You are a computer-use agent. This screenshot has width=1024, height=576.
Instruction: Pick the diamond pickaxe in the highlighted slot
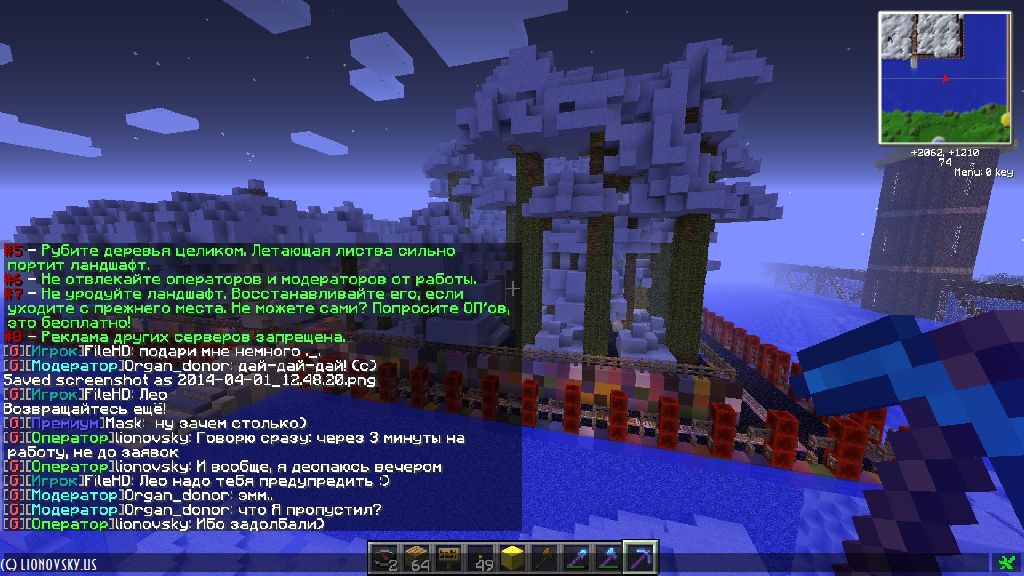pyautogui.click(x=640, y=557)
